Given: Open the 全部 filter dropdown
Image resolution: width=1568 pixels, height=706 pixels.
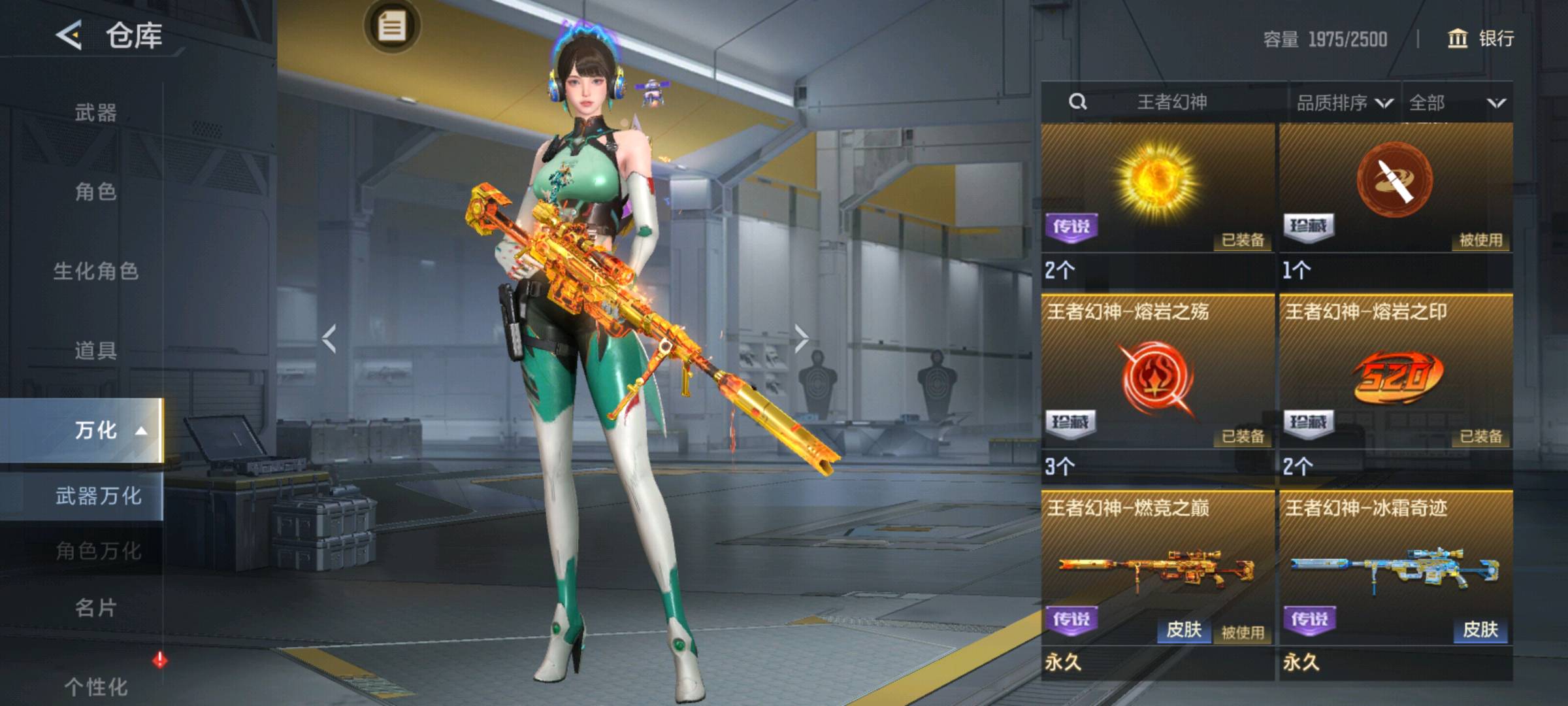Looking at the screenshot, I should click(1457, 103).
